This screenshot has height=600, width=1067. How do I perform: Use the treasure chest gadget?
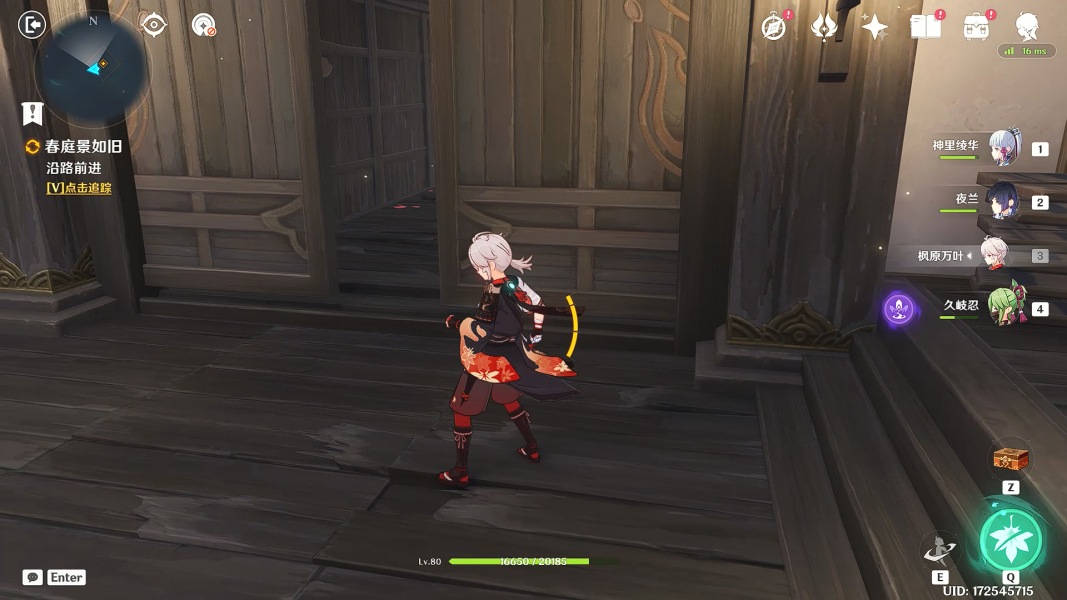click(x=1010, y=460)
